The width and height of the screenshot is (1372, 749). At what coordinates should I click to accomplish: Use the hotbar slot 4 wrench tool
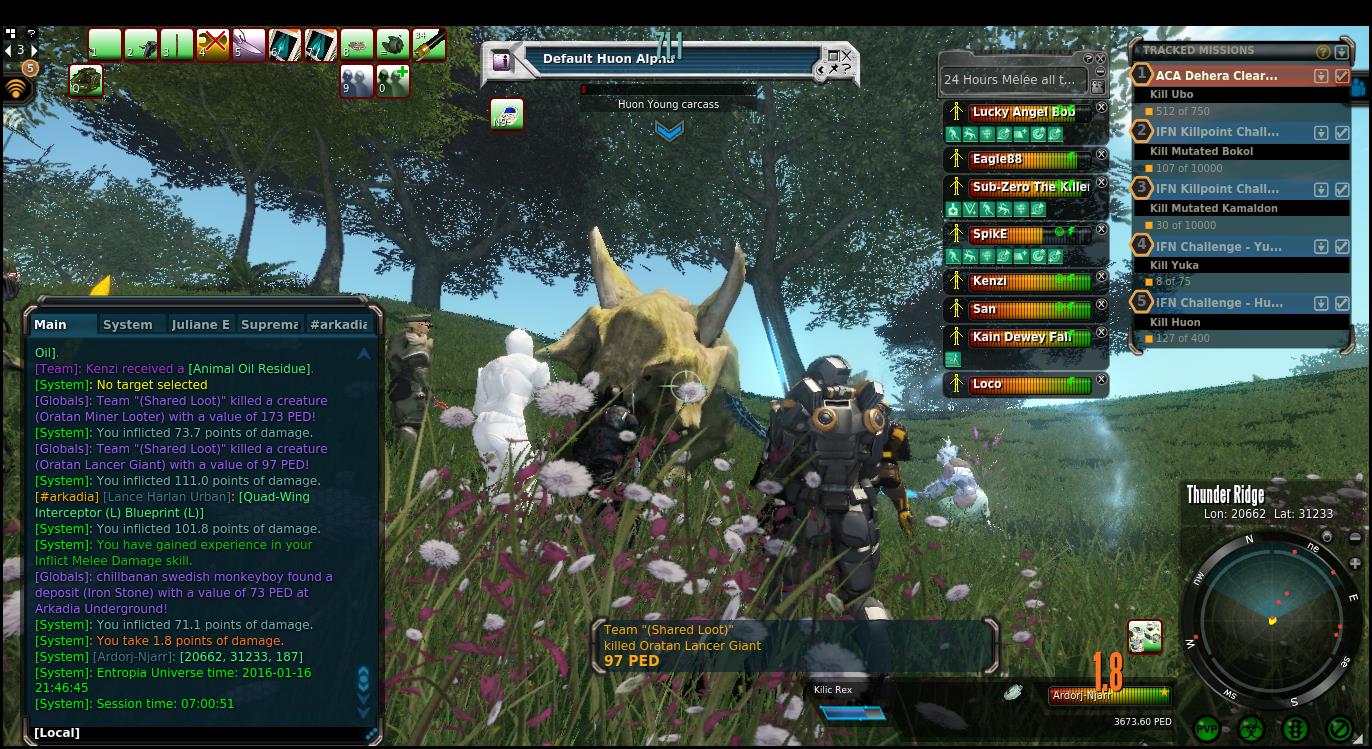(213, 45)
